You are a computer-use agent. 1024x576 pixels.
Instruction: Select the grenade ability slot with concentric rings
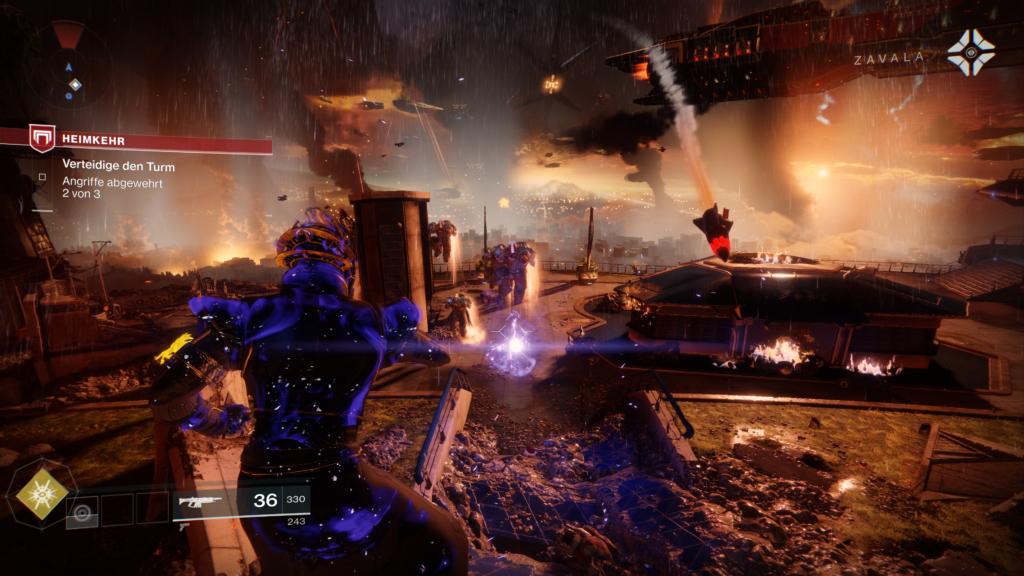pos(82,512)
